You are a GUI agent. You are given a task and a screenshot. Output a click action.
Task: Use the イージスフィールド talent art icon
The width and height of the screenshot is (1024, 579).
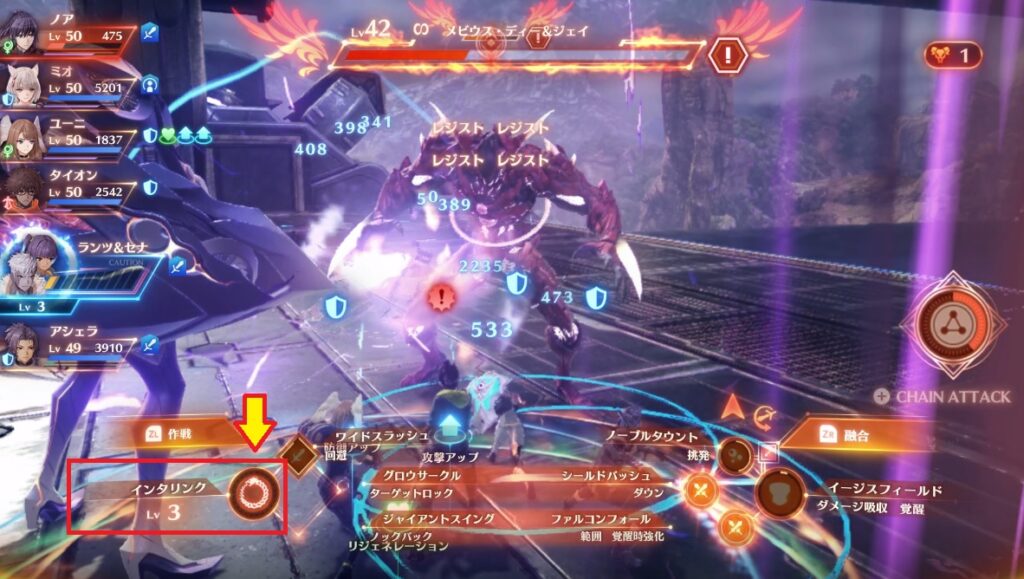[x=780, y=493]
